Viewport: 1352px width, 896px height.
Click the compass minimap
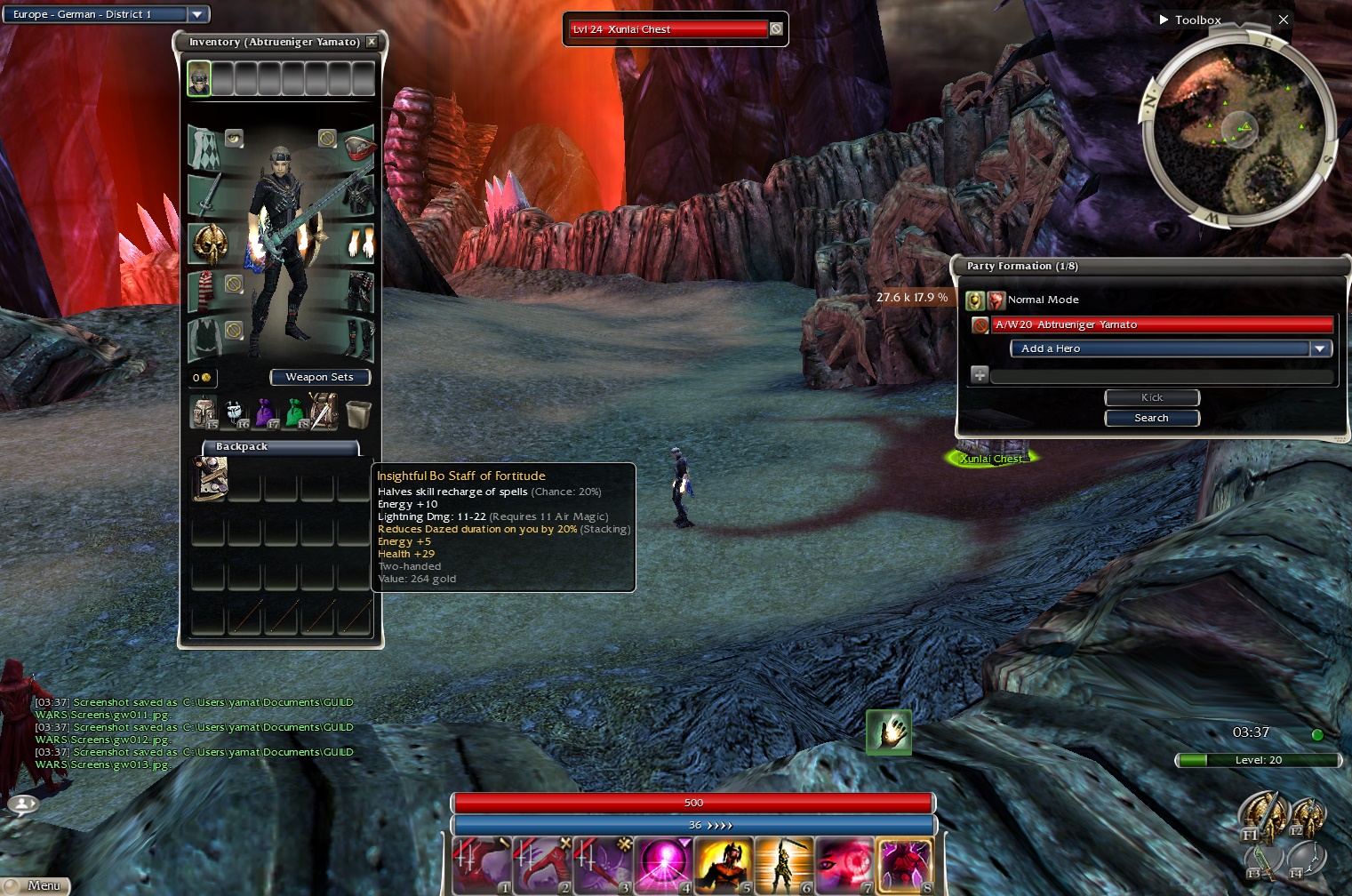[x=1237, y=131]
